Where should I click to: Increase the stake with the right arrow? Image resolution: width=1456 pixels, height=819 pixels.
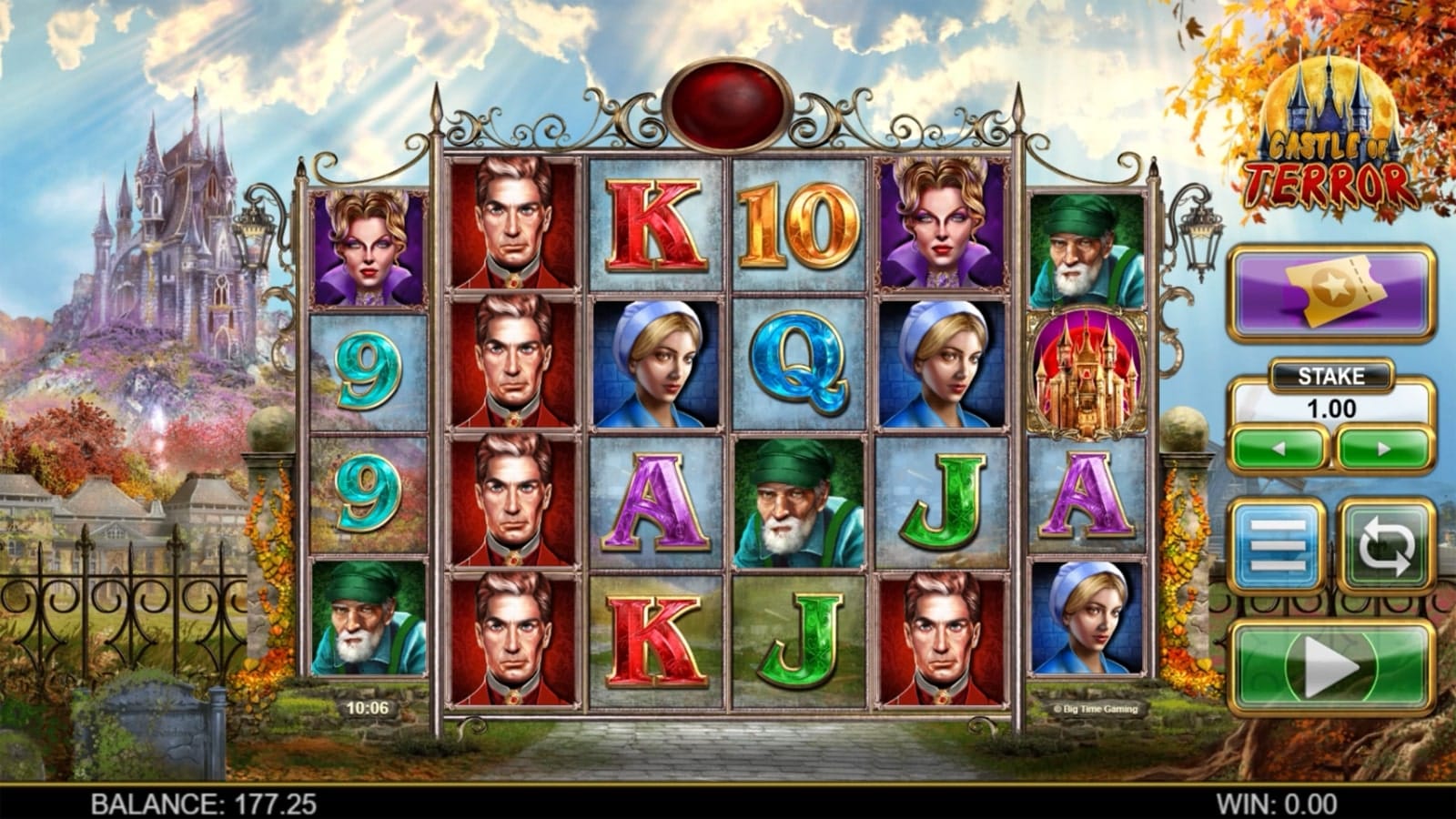click(1384, 449)
